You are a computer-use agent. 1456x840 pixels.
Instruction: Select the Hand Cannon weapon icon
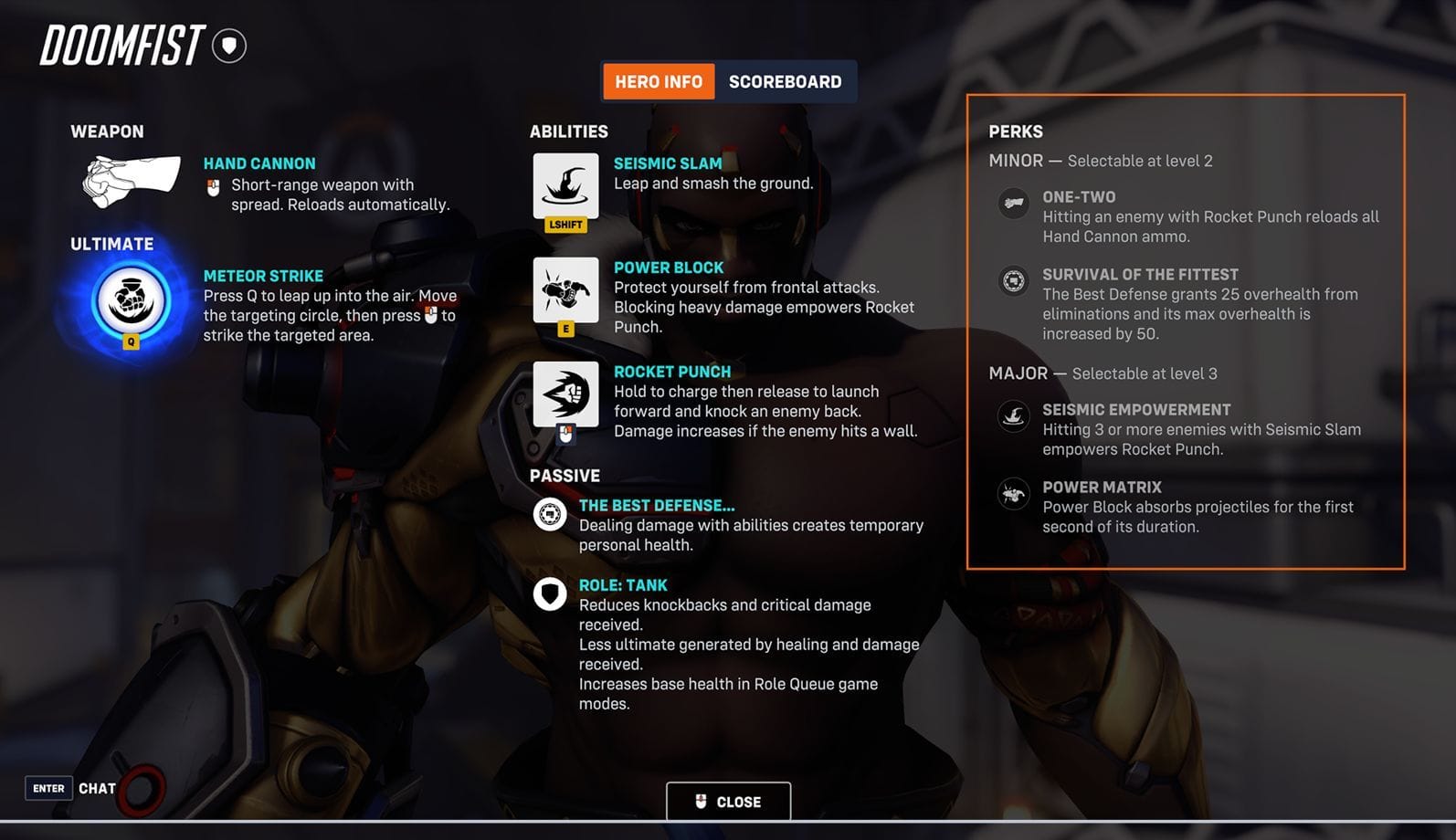128,179
